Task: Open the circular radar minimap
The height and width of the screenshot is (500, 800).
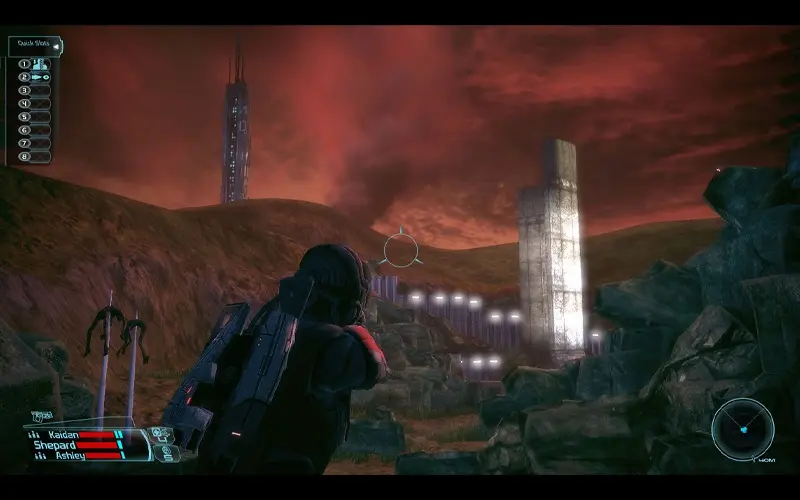Action: 742,429
